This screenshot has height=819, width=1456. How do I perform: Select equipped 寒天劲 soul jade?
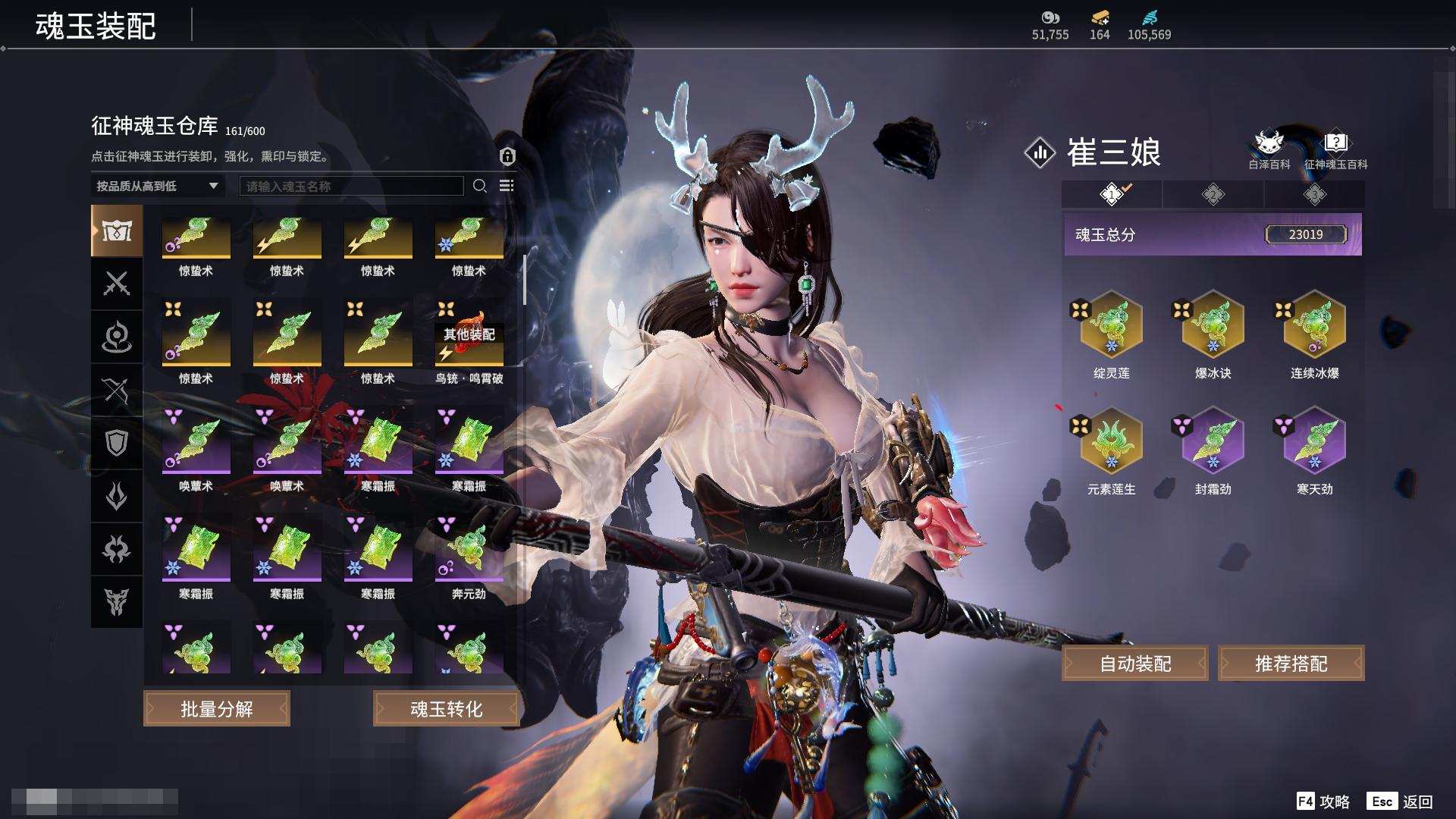(x=1314, y=441)
